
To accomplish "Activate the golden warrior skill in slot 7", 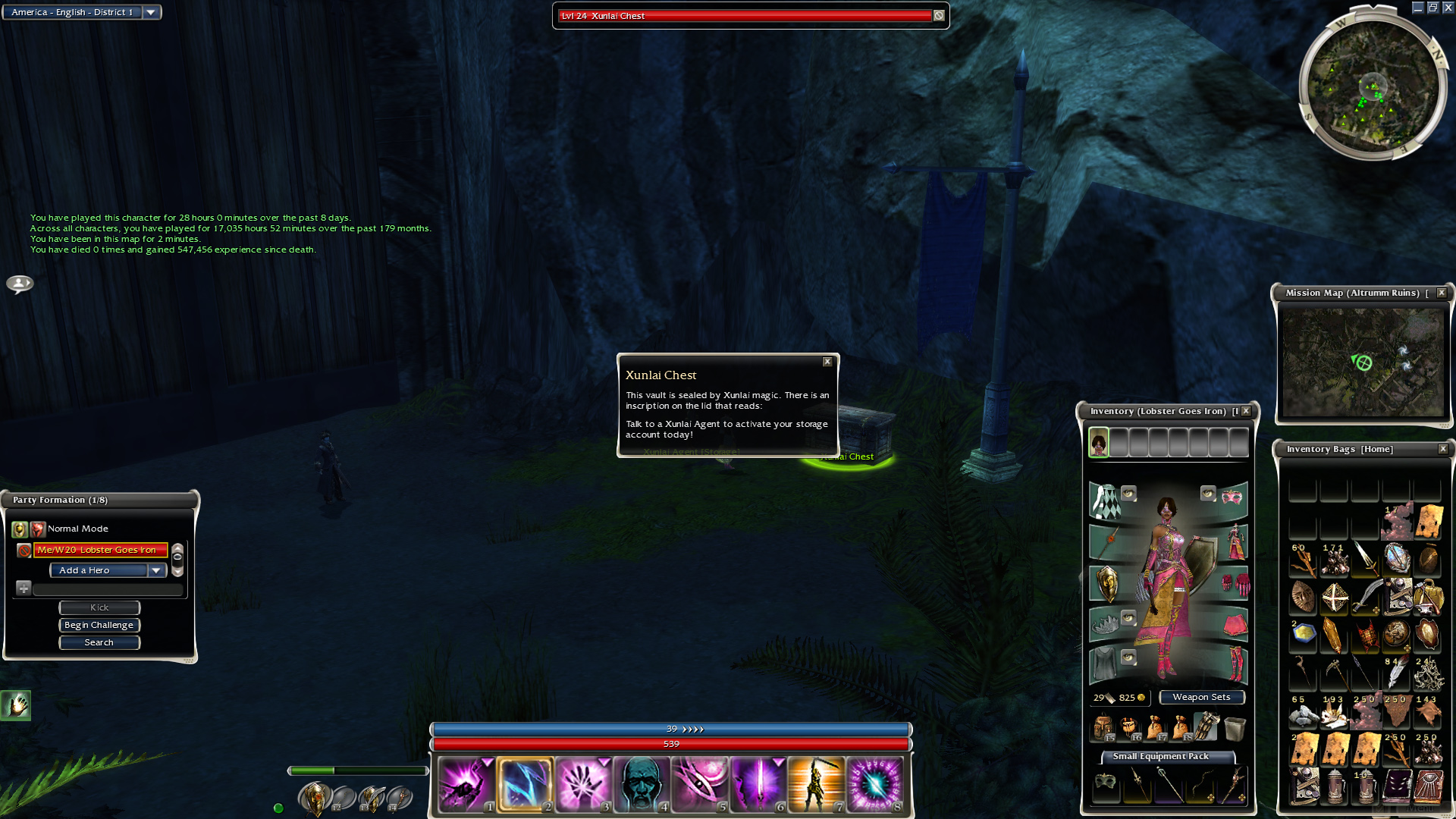I will click(816, 784).
